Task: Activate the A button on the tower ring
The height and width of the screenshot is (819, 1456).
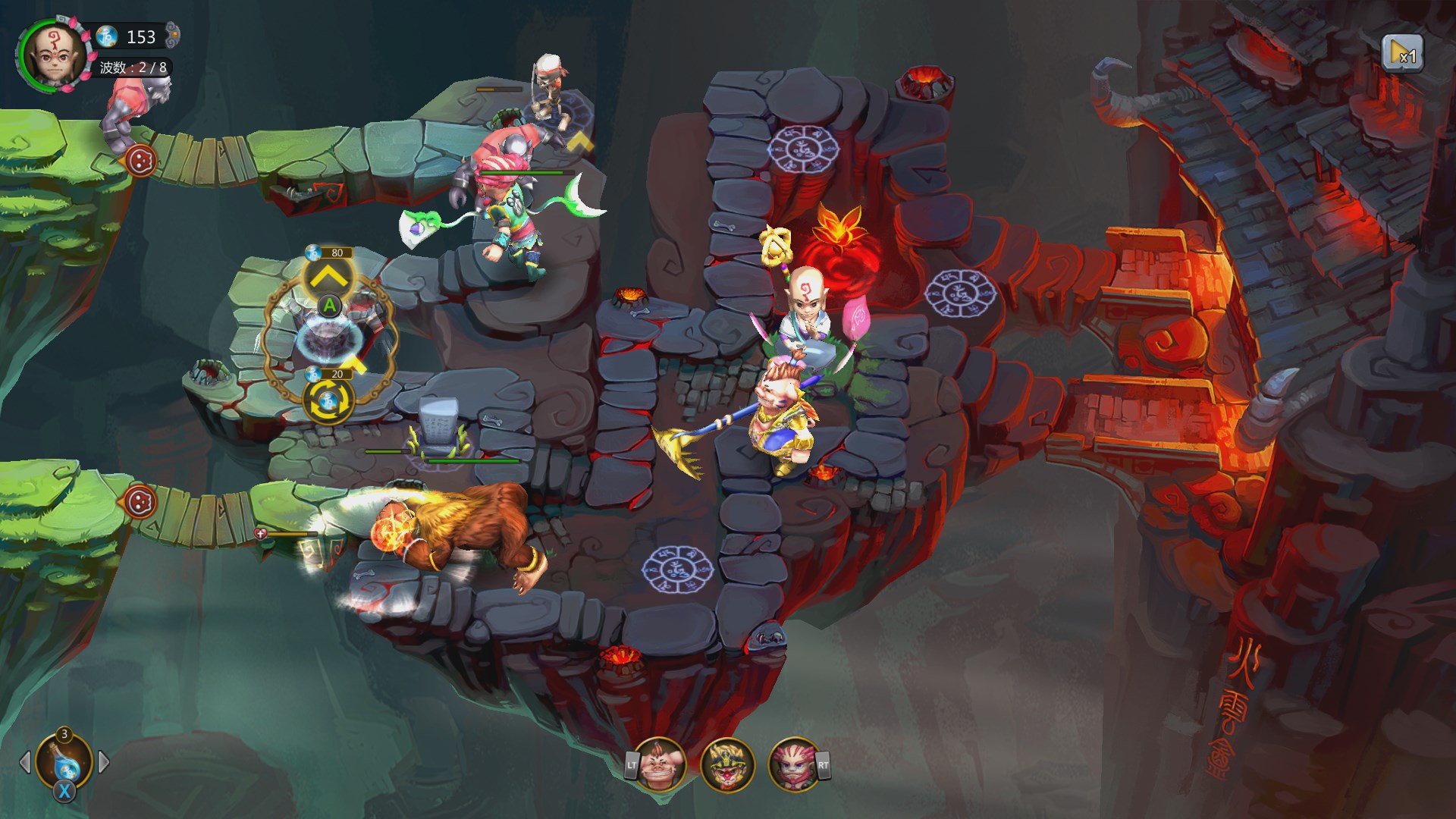Action: tap(330, 307)
